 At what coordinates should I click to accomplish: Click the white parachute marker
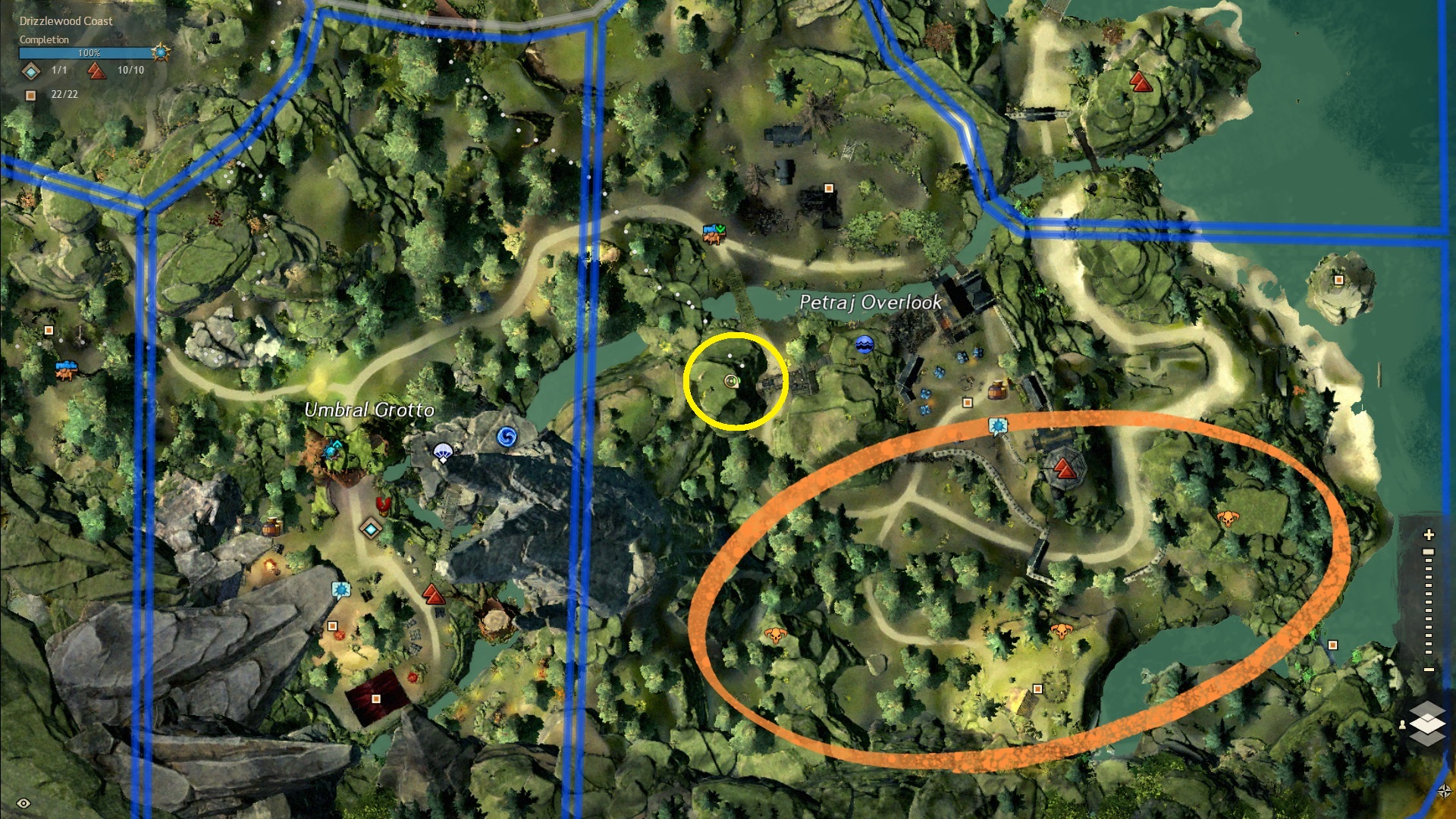(443, 453)
